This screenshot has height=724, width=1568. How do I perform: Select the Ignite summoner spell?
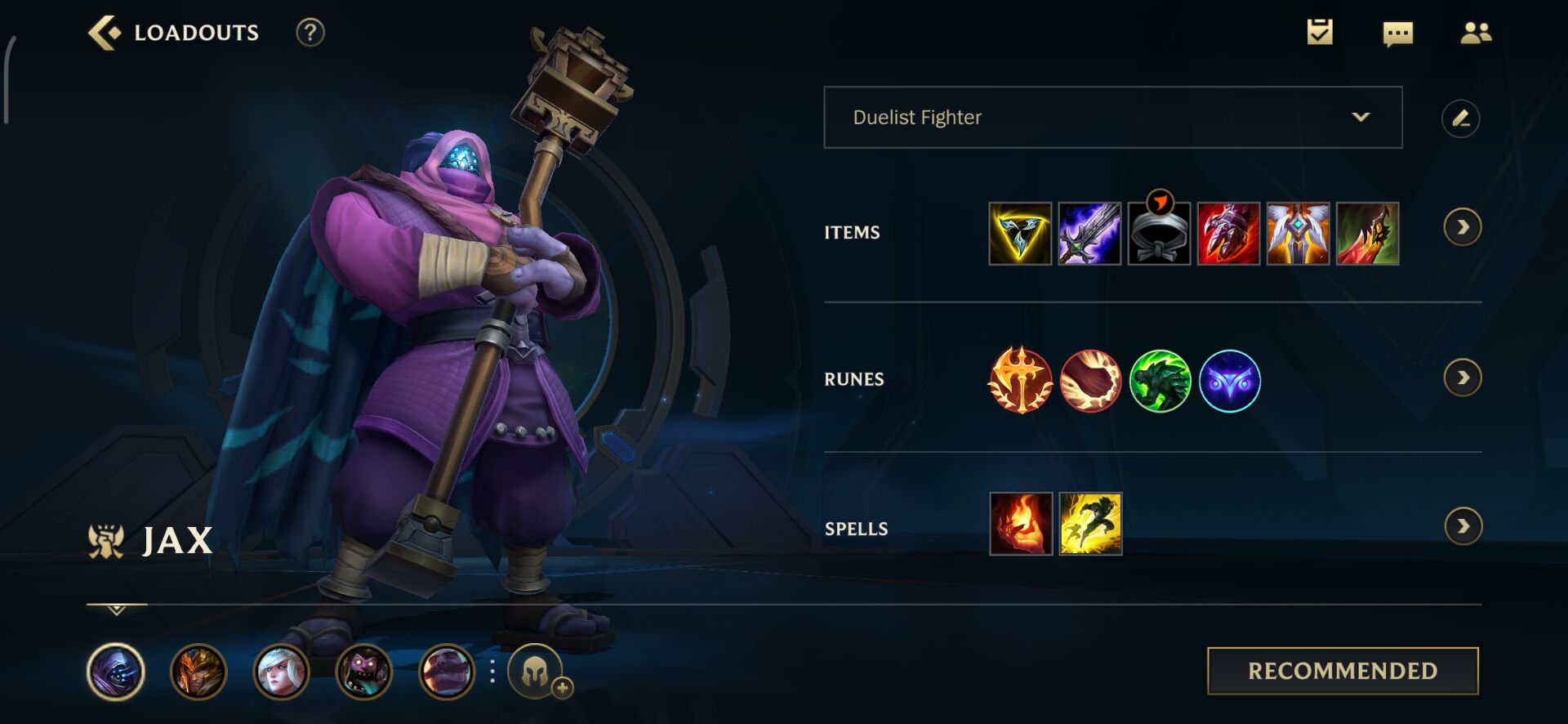point(1021,524)
